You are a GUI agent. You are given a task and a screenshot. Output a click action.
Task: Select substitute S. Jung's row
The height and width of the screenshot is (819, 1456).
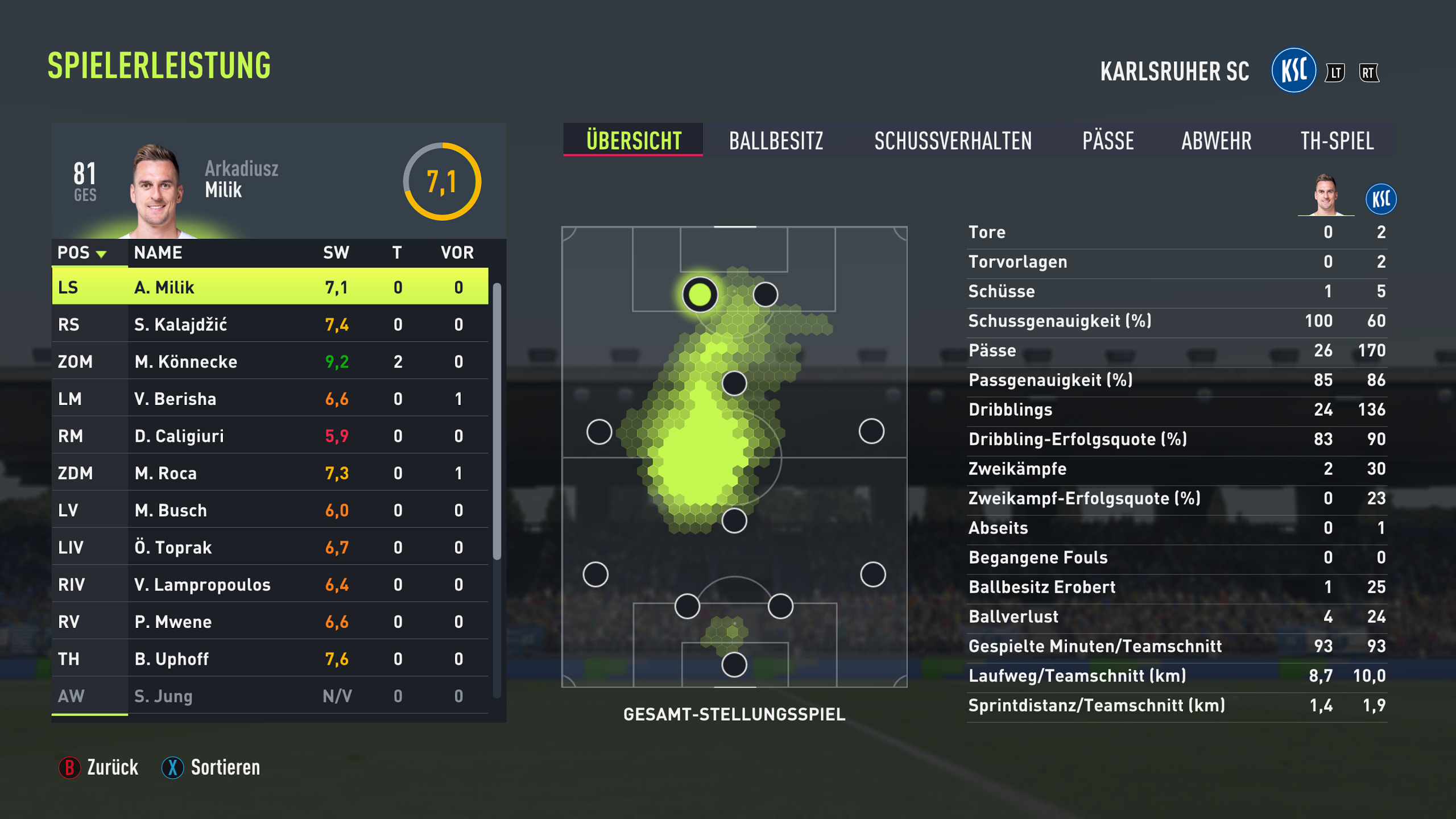[270, 696]
